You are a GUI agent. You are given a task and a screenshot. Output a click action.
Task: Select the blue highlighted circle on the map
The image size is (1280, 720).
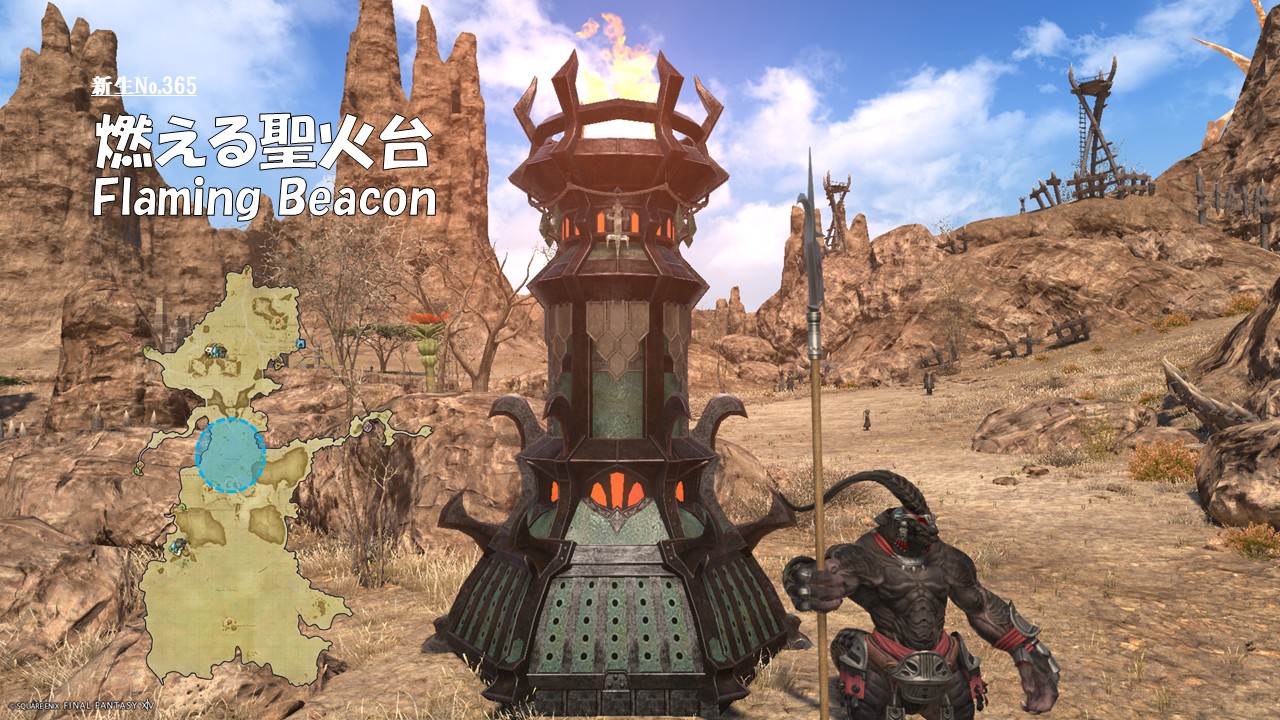pos(230,456)
